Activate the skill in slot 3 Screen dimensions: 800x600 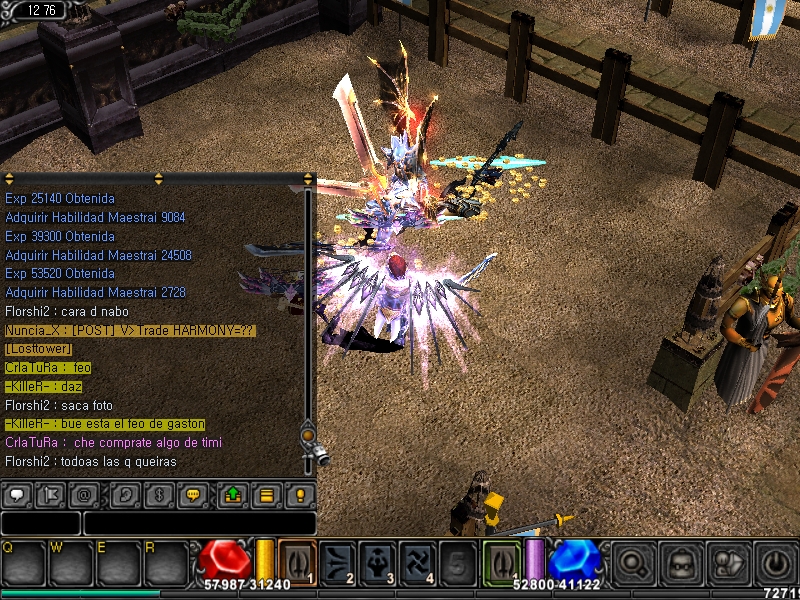click(x=378, y=561)
